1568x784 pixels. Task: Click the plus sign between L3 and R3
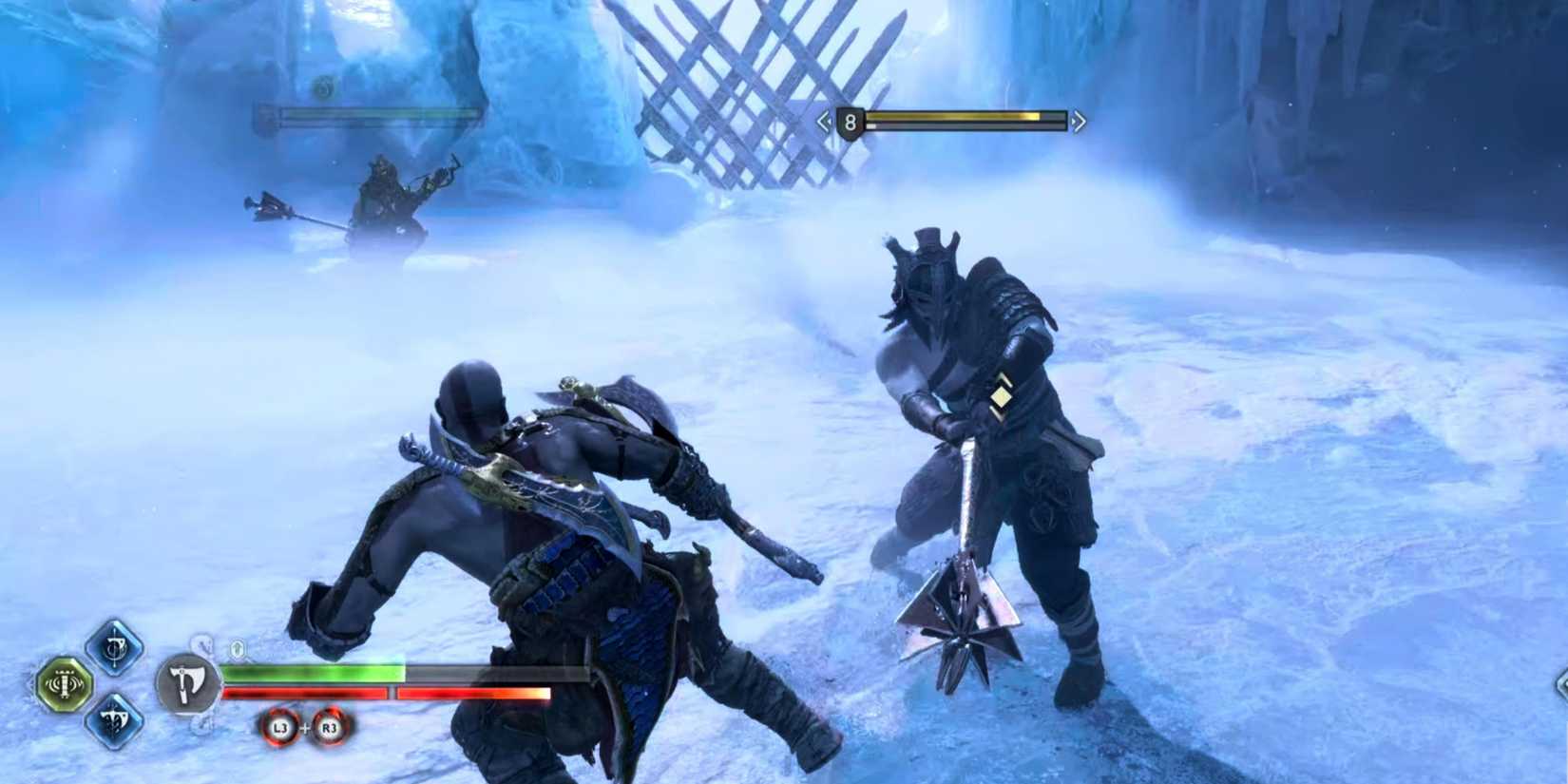[304, 727]
